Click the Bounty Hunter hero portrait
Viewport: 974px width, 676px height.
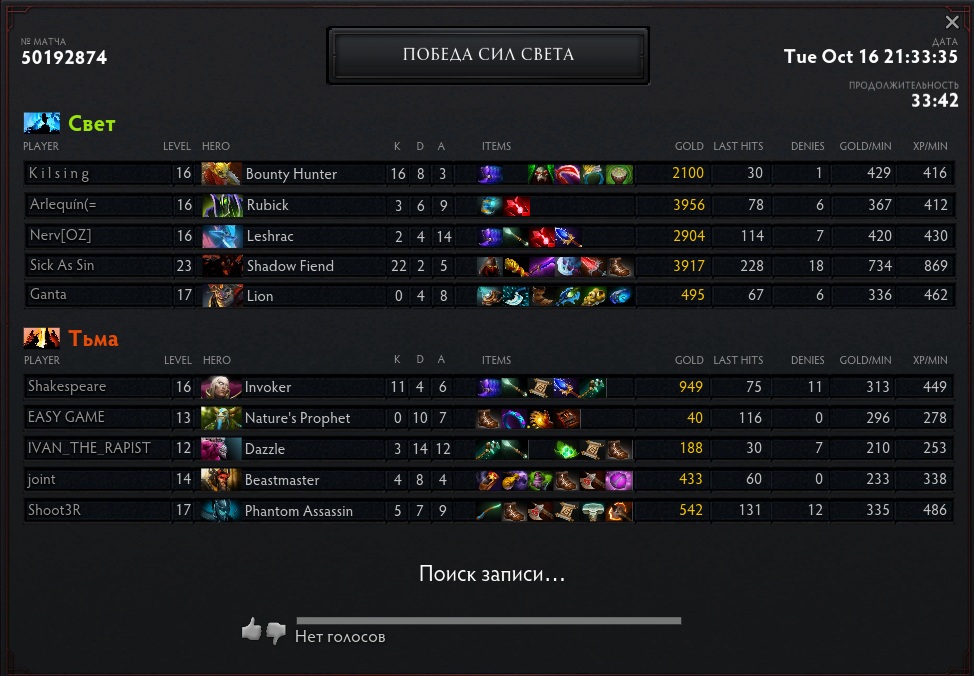coord(221,174)
